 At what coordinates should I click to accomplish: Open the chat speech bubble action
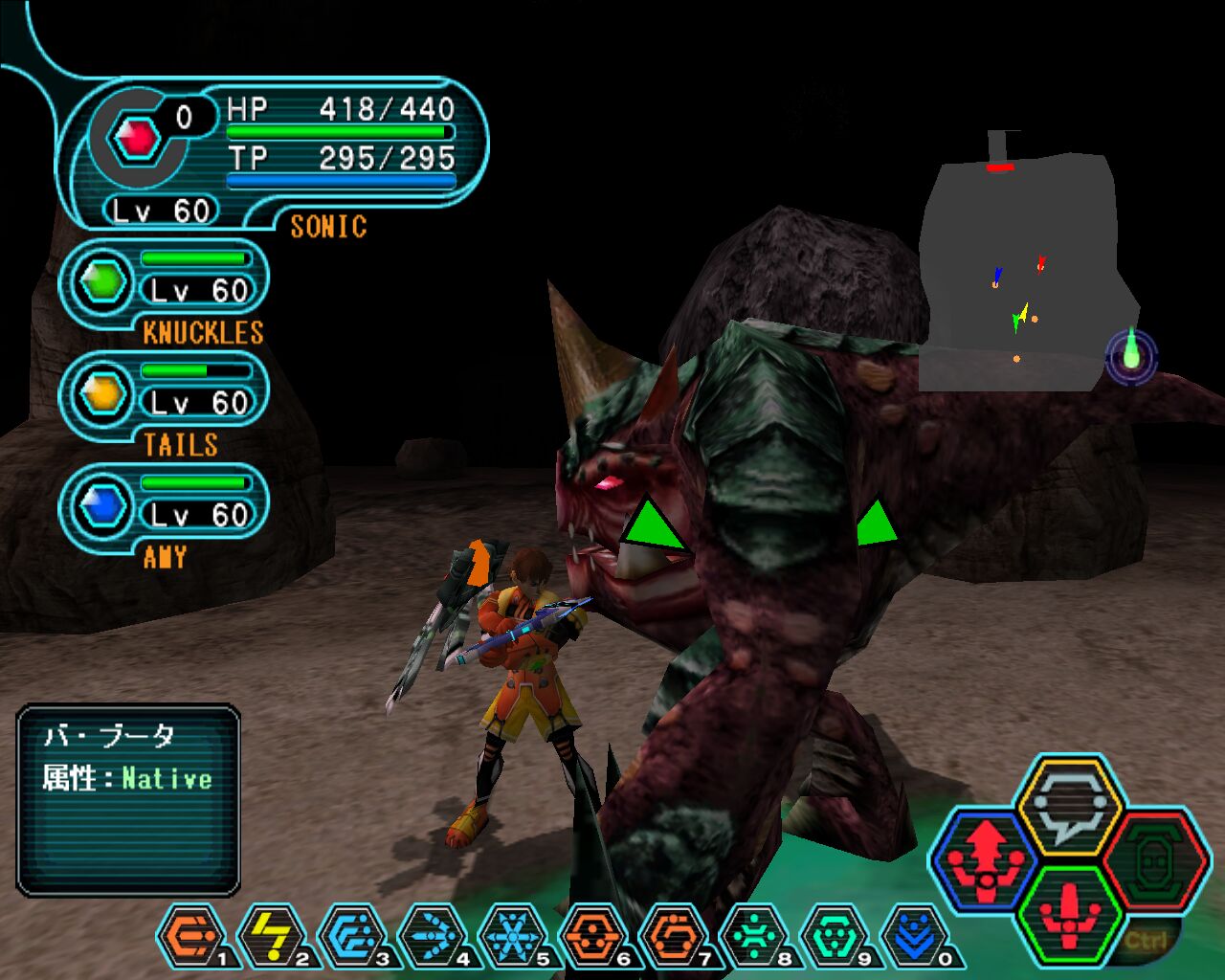[x=1068, y=801]
